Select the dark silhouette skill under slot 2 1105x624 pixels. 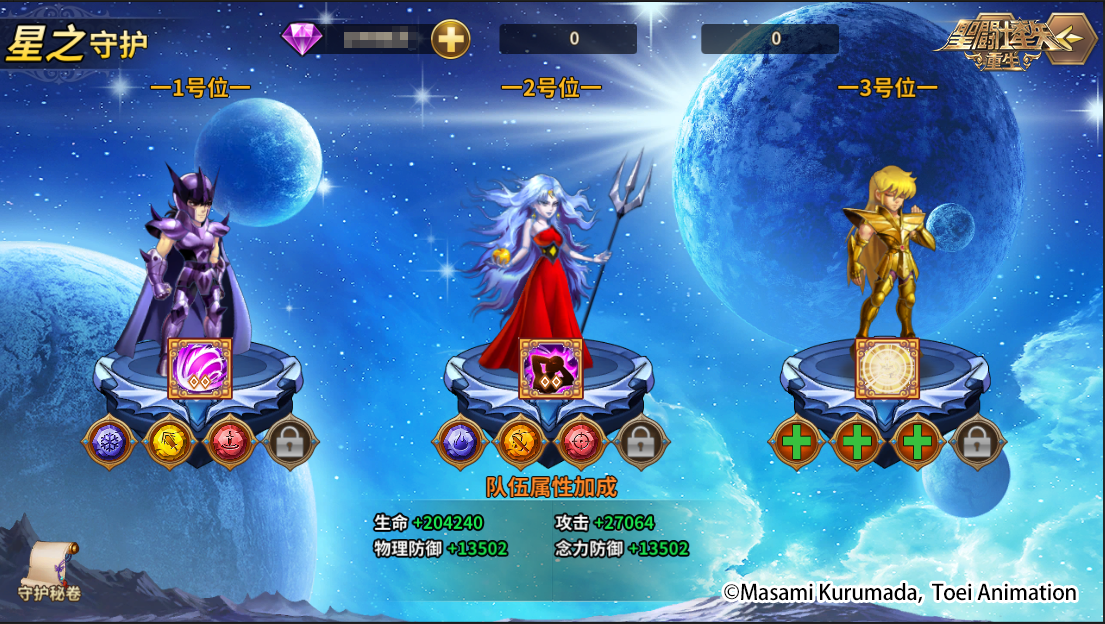[x=551, y=368]
